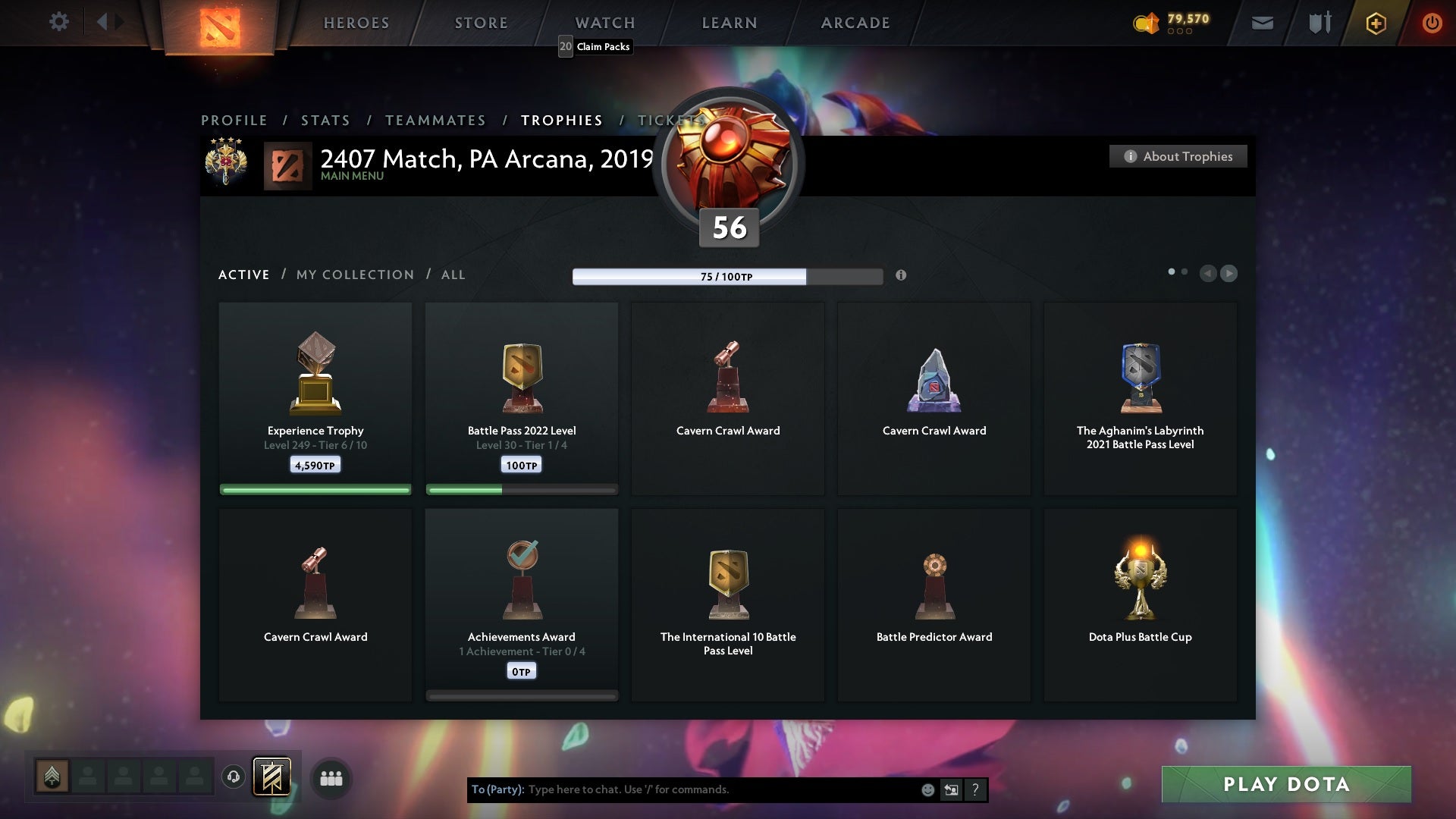This screenshot has height=819, width=1456.
Task: Click the 75/100TP trophy progress bar
Action: (726, 276)
